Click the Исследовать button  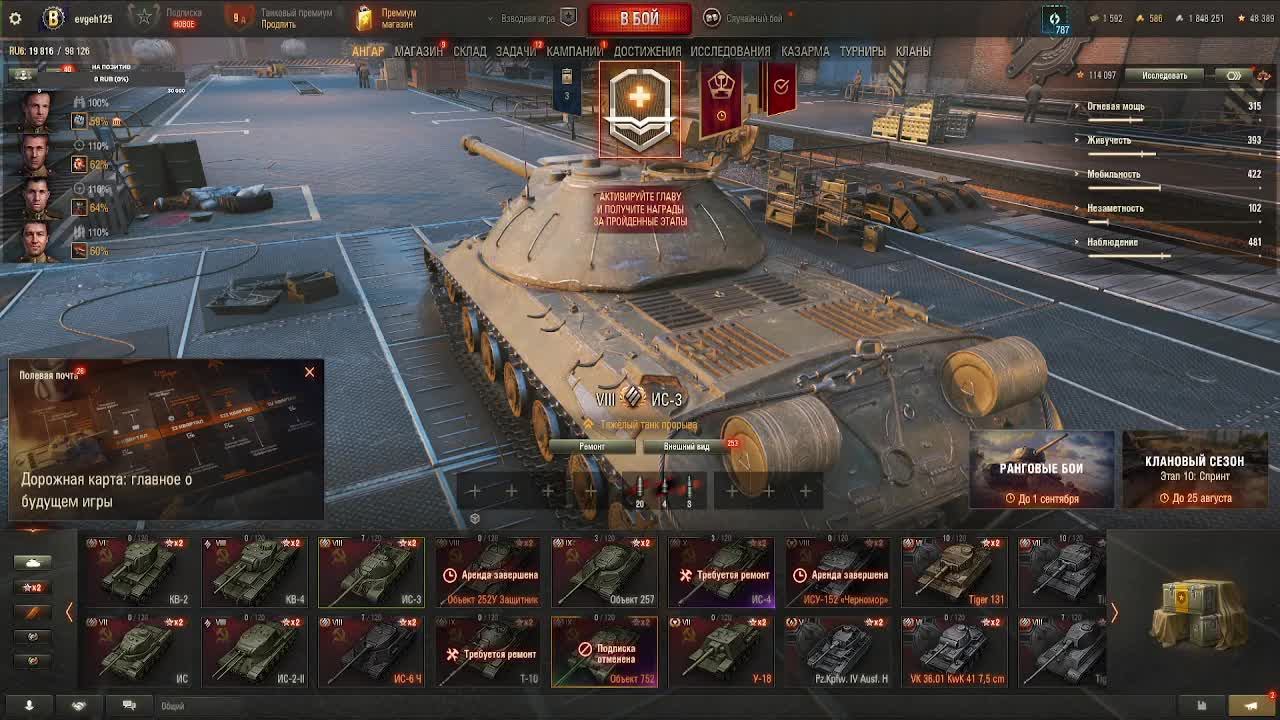pos(1165,76)
